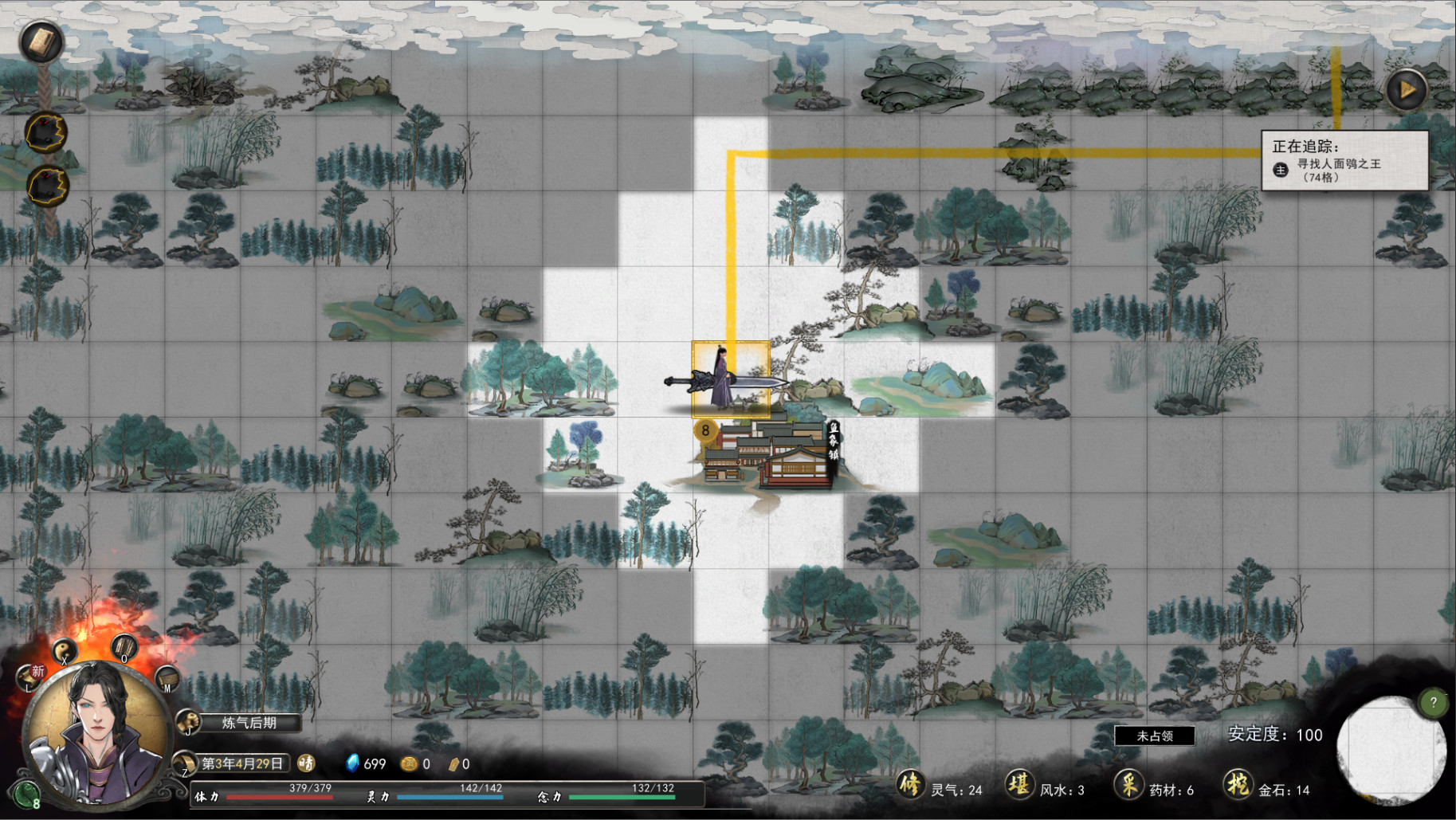The width and height of the screenshot is (1456, 820).
Task: Click the Z scroll icon beside the date
Action: tap(185, 763)
